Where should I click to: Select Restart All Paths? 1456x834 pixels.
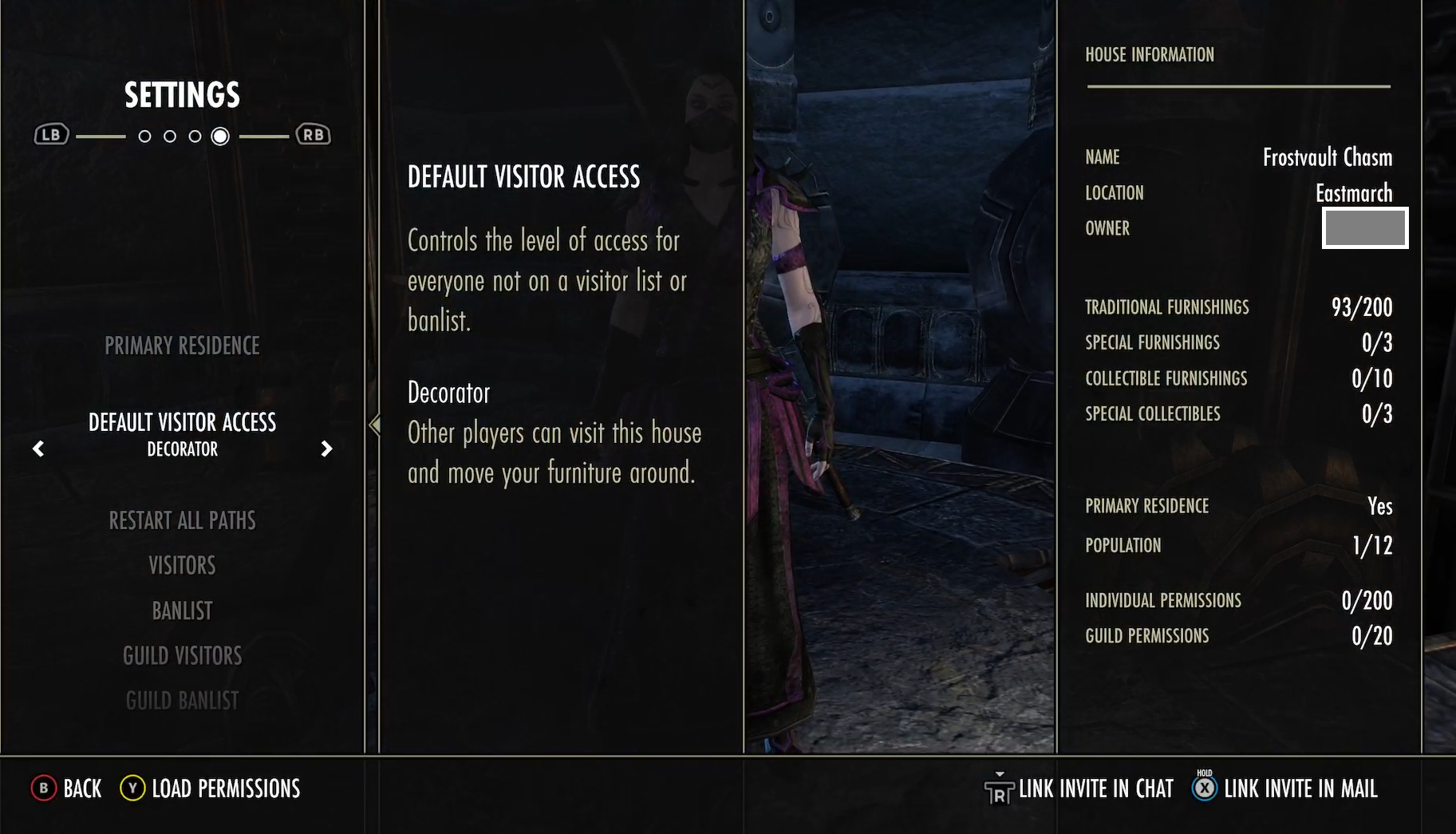coord(183,520)
